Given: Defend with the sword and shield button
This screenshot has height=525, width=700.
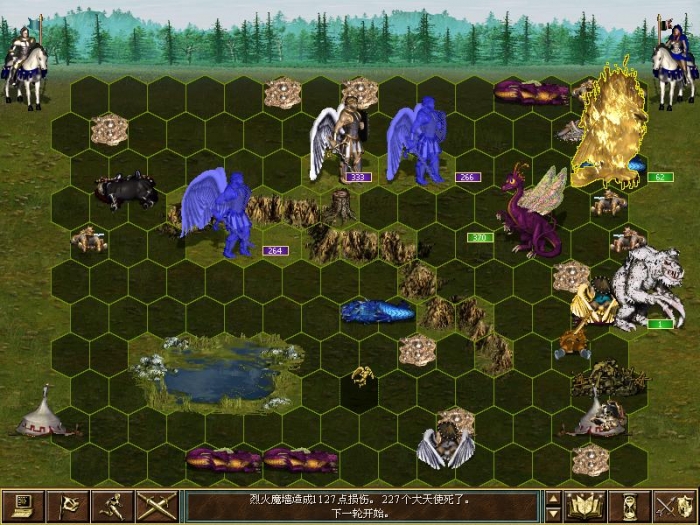Looking at the screenshot, I should pos(674,506).
